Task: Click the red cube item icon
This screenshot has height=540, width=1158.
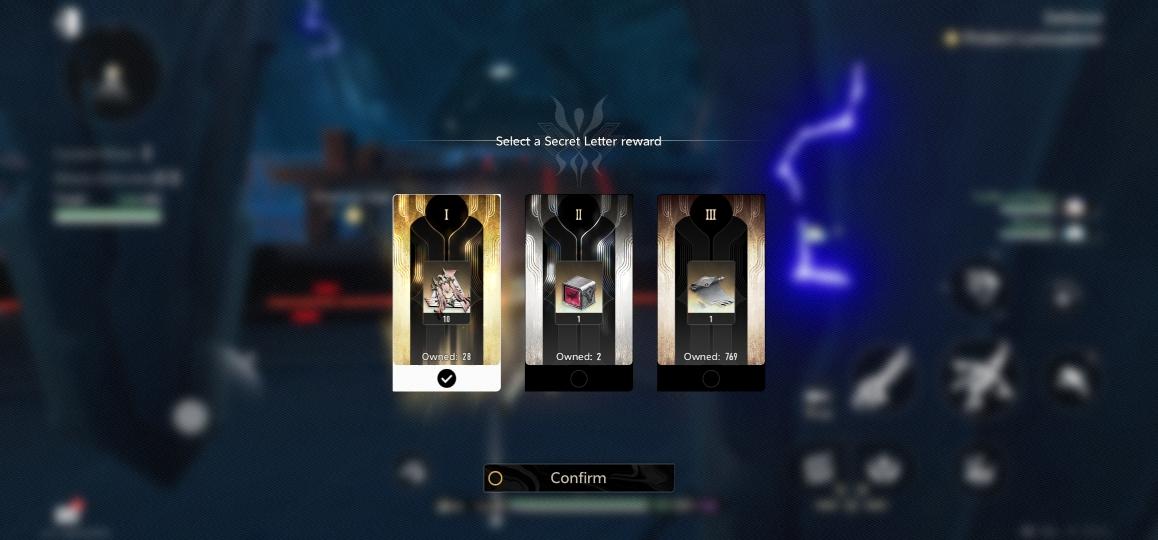Action: (x=579, y=292)
